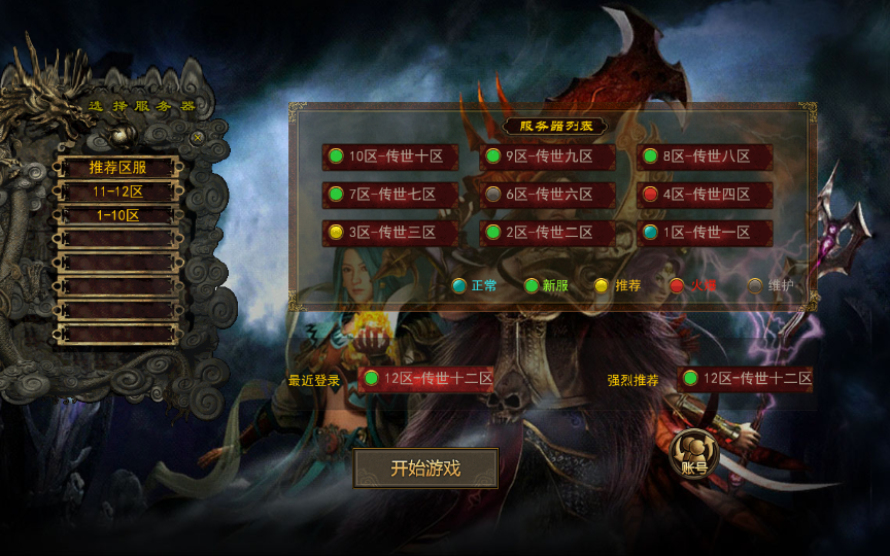This screenshot has height=556, width=890.
Task: Choose server 7区-传世七区
Action: pos(391,195)
